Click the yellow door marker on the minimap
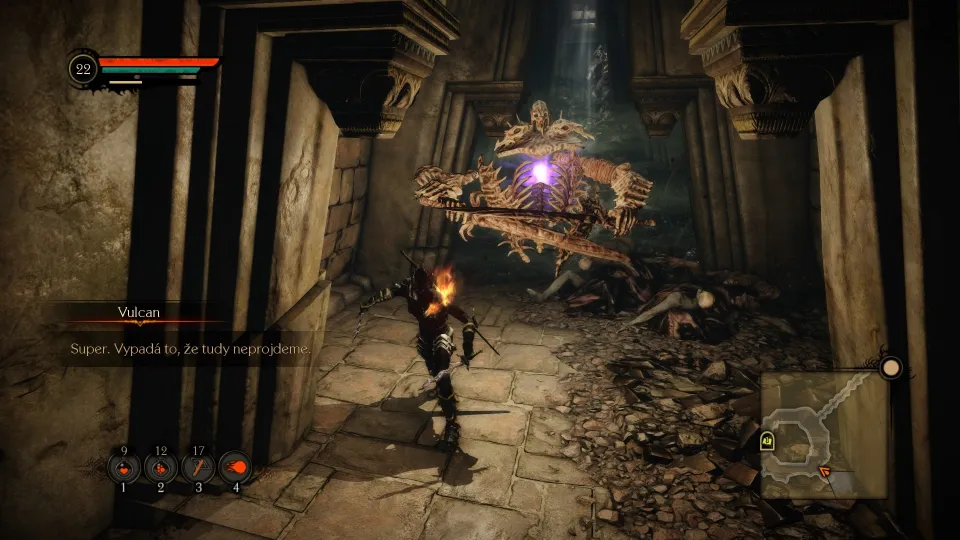 (x=767, y=439)
